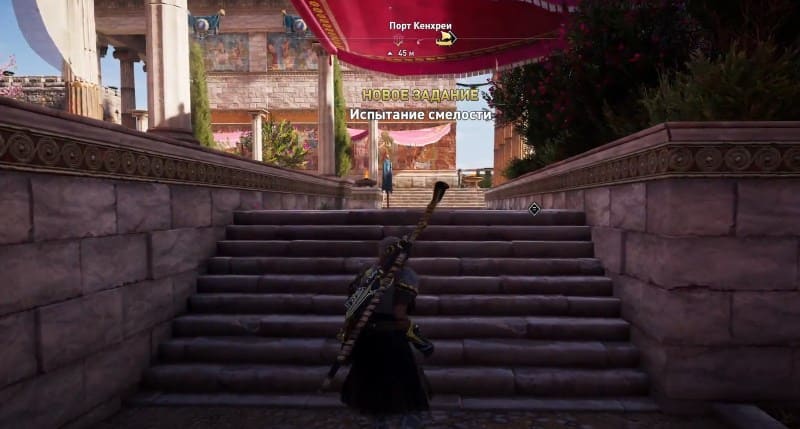Select the diamond quest marker

click(x=534, y=208)
